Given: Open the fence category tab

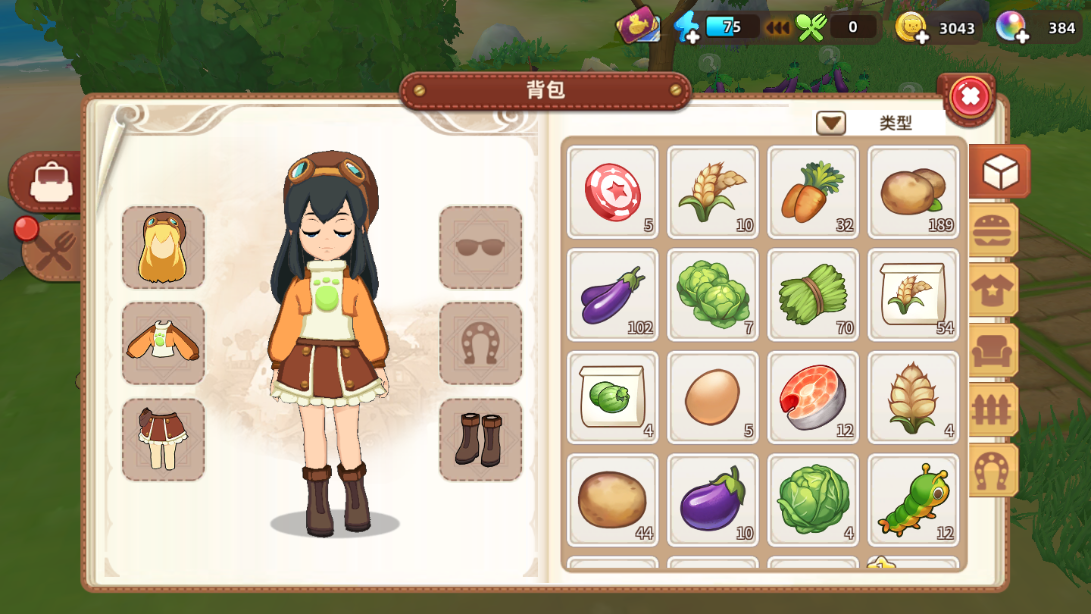Looking at the screenshot, I should (993, 410).
